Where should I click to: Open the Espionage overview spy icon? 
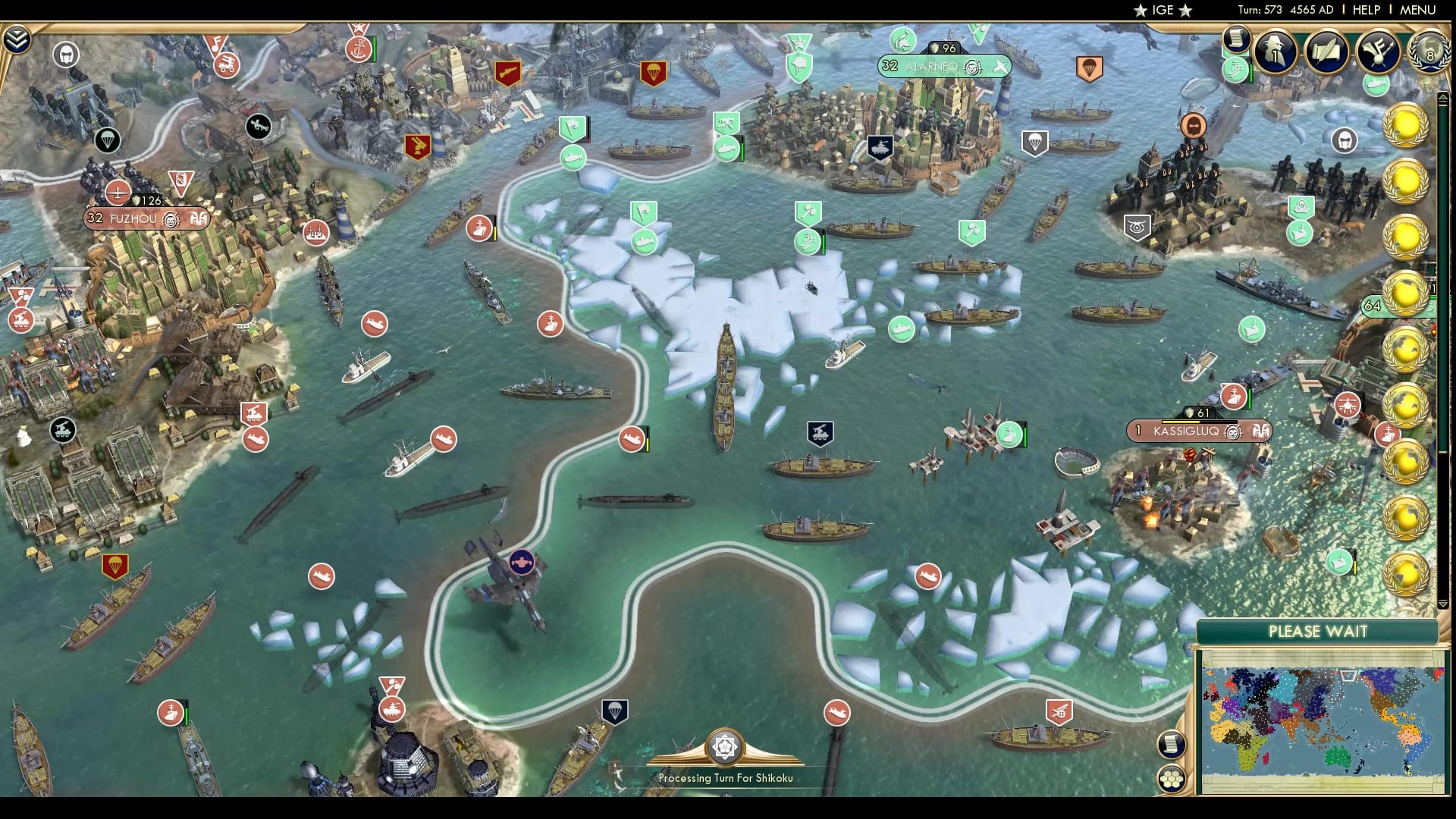1274,52
